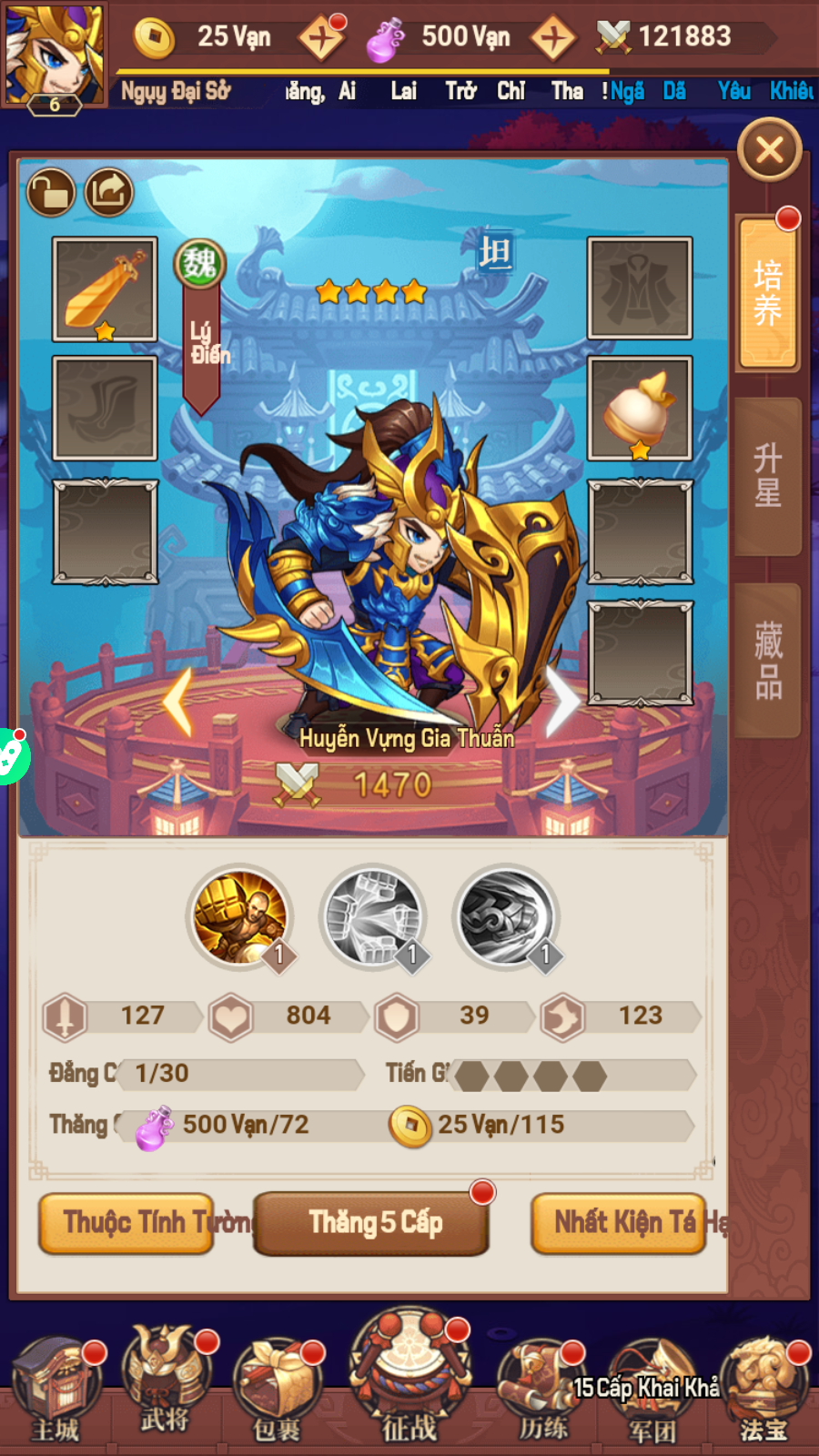Image resolution: width=819 pixels, height=1456 pixels.
Task: Open Thuộc Tính Tường attribute details
Action: 127,1223
